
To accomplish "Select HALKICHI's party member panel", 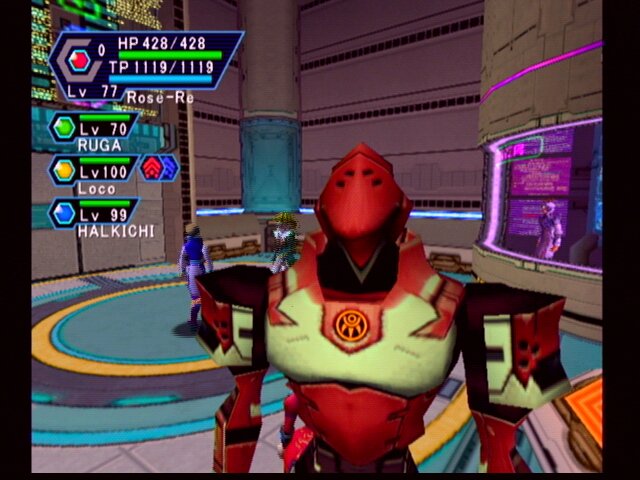I will coord(95,215).
